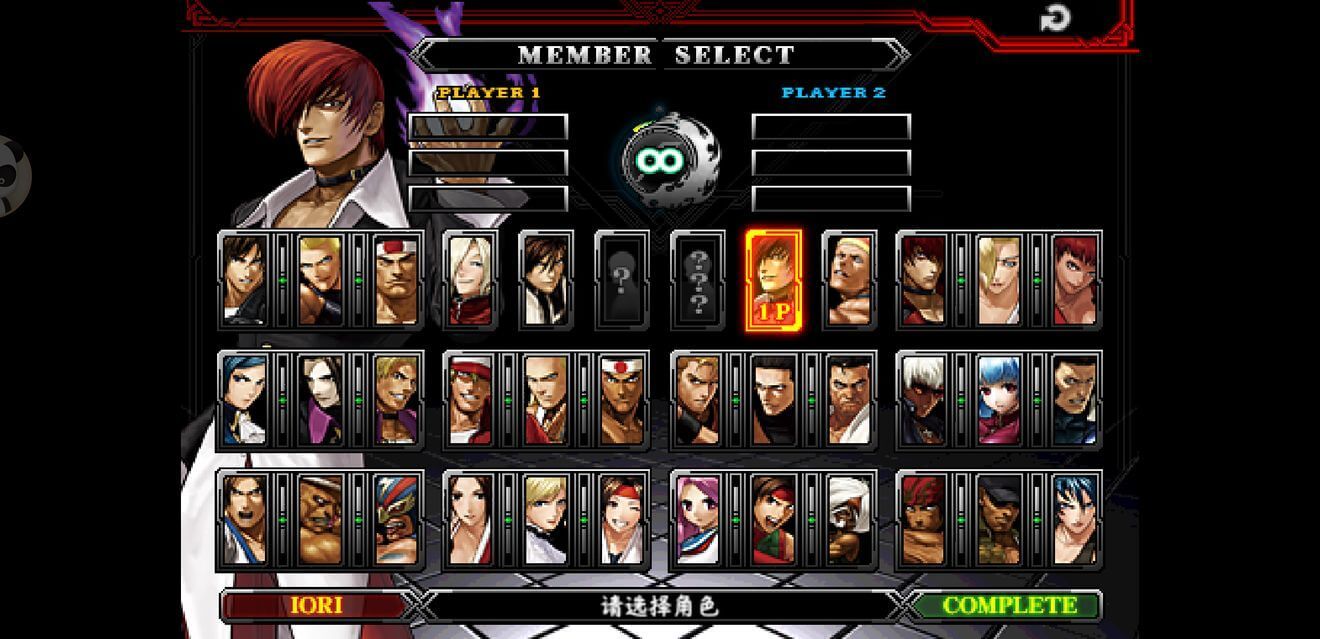Click the rotate arrow icon at top
The image size is (1320, 639).
pos(1055,18)
